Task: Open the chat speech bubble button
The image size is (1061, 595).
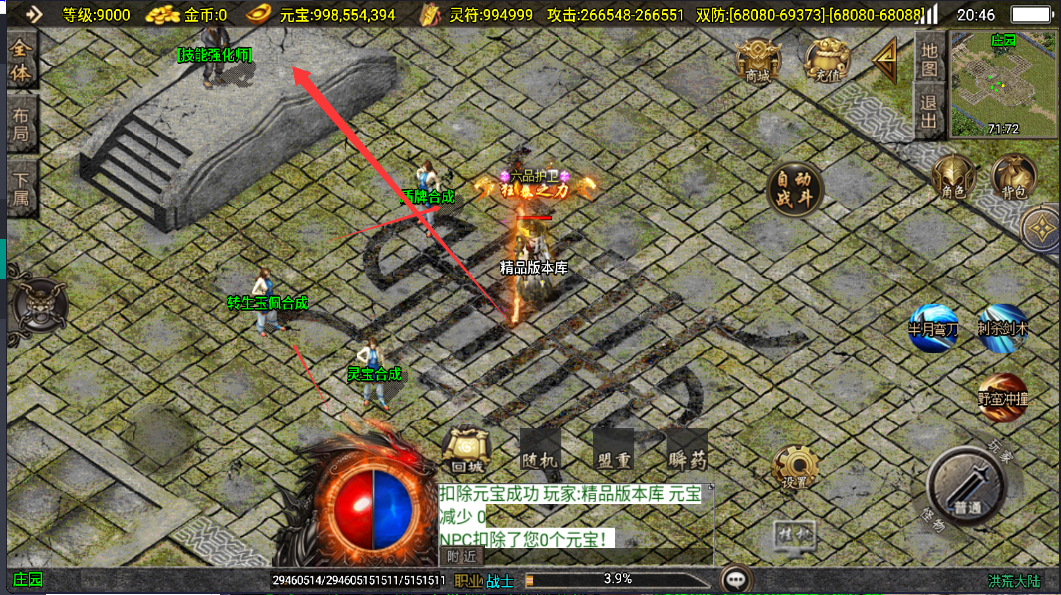Action: [737, 579]
